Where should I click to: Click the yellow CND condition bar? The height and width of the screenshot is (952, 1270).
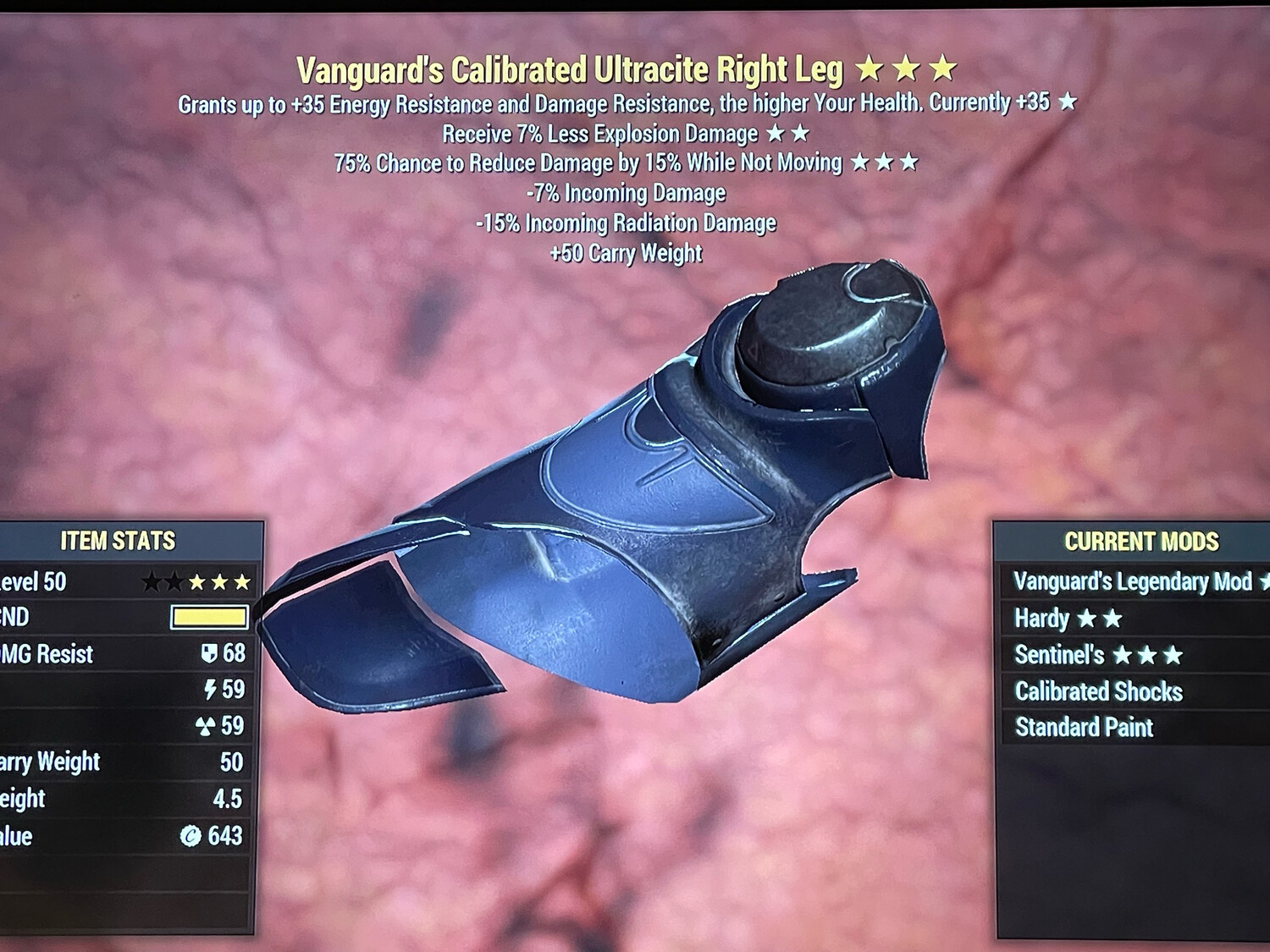[209, 618]
